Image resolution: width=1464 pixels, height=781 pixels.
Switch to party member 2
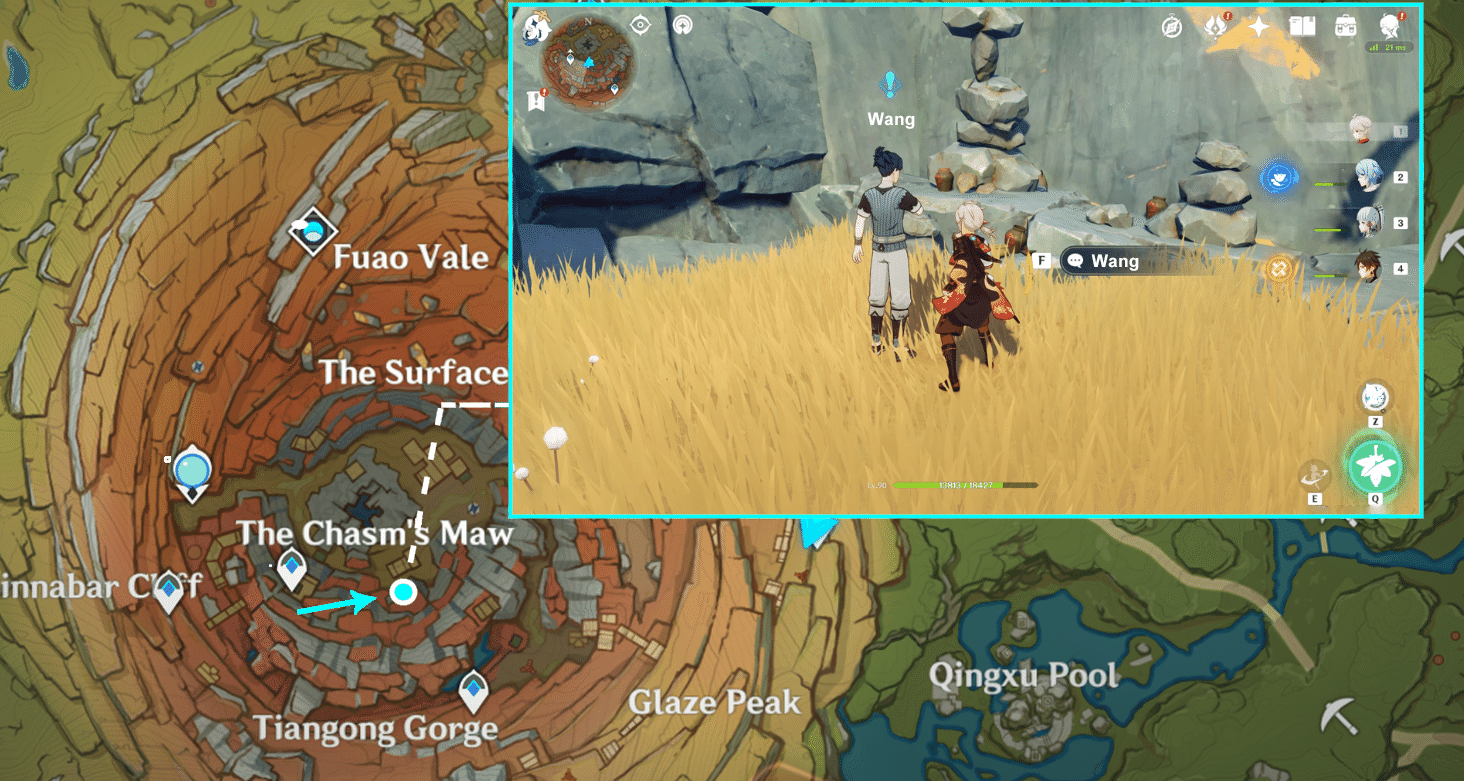1369,177
